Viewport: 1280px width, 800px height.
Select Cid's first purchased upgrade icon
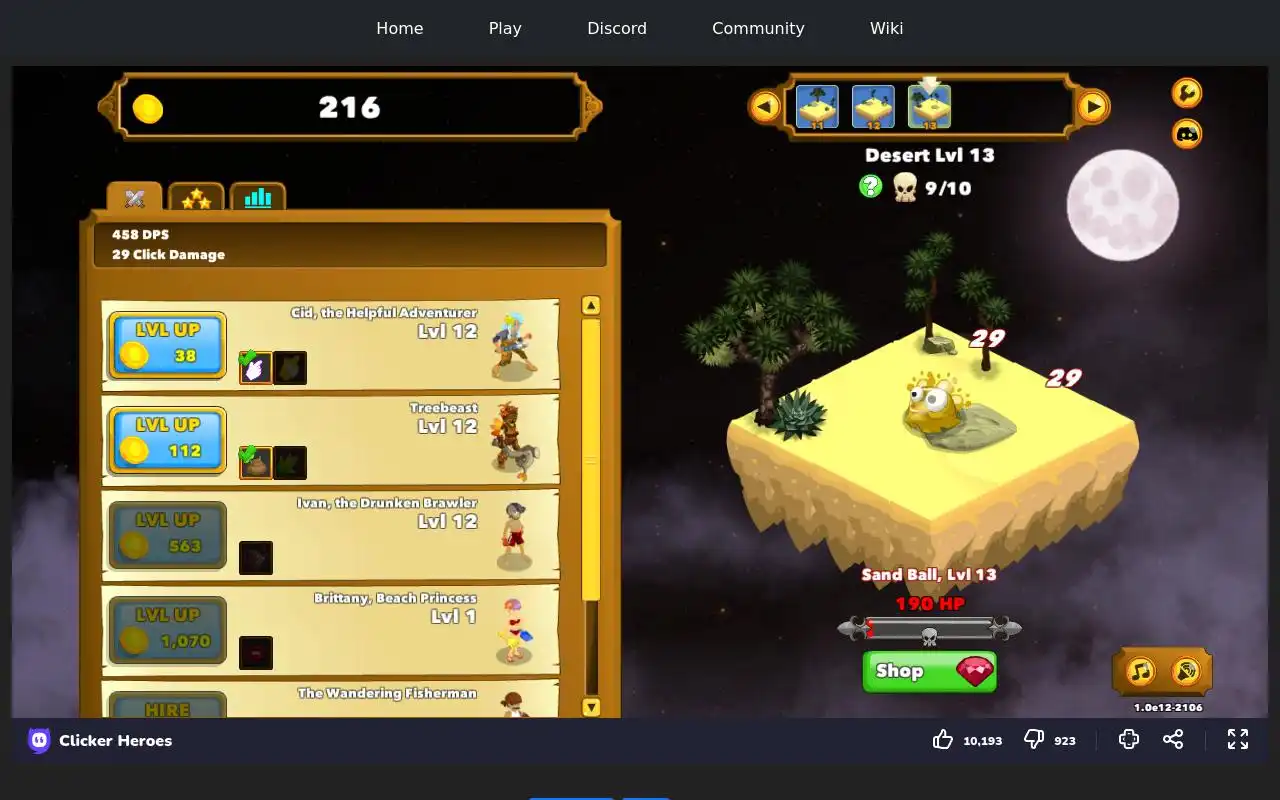pyautogui.click(x=256, y=368)
